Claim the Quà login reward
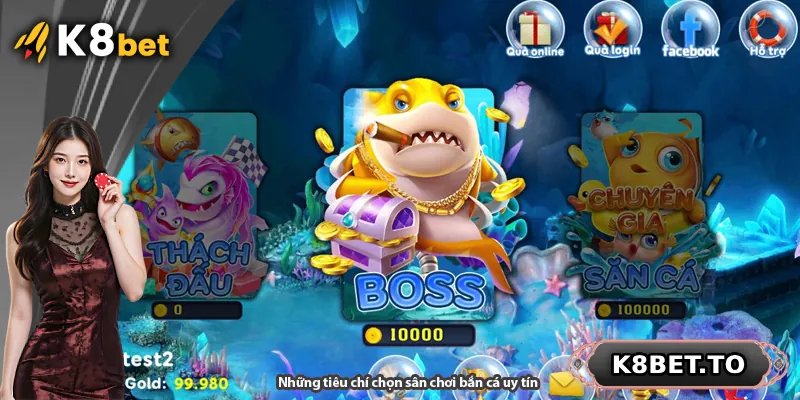 pos(612,29)
